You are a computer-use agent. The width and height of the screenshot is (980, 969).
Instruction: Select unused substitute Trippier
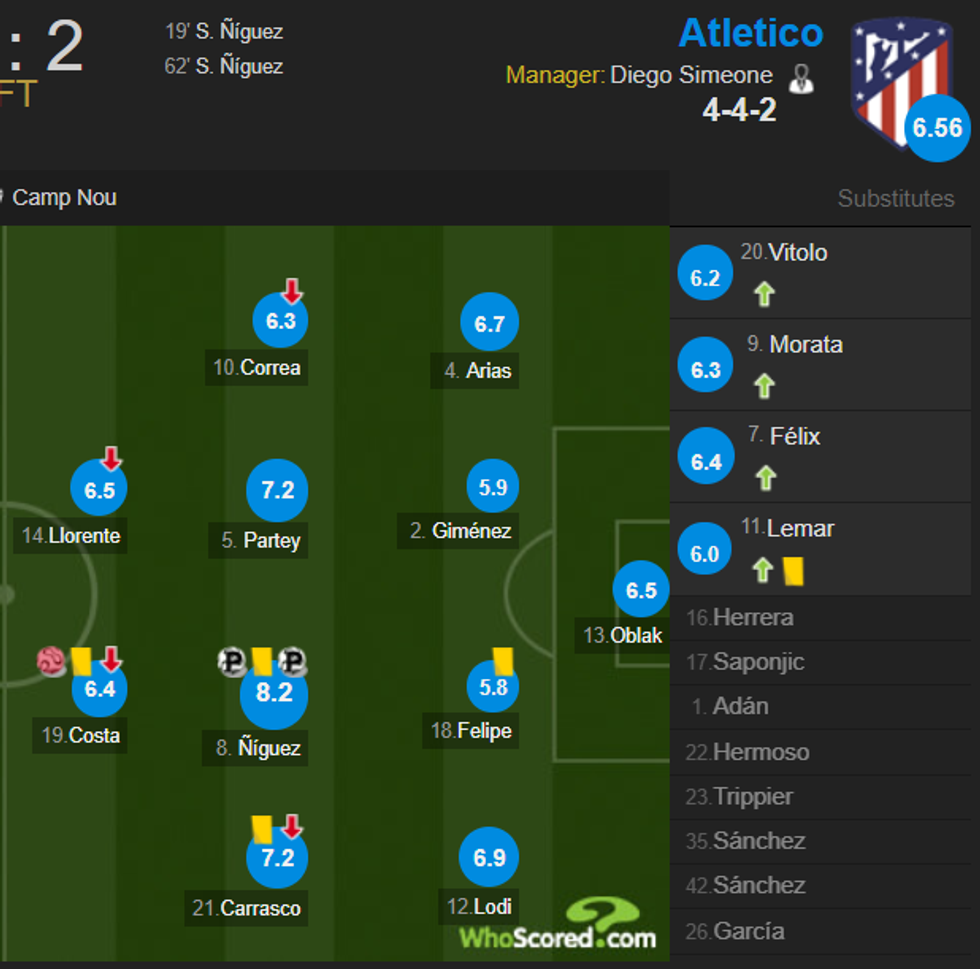pos(752,797)
